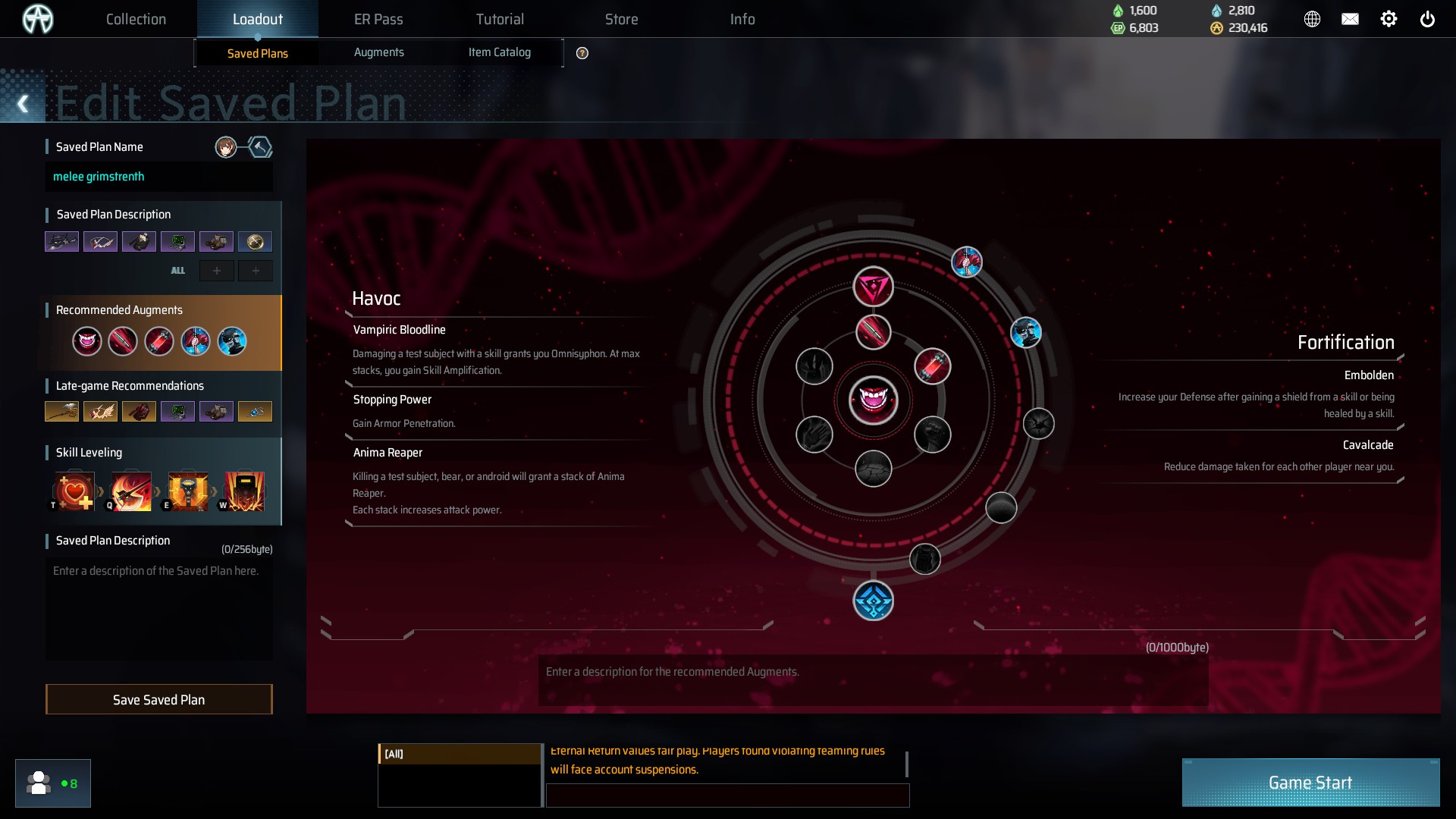
Task: Switch to the ER Pass tab
Action: tap(378, 19)
